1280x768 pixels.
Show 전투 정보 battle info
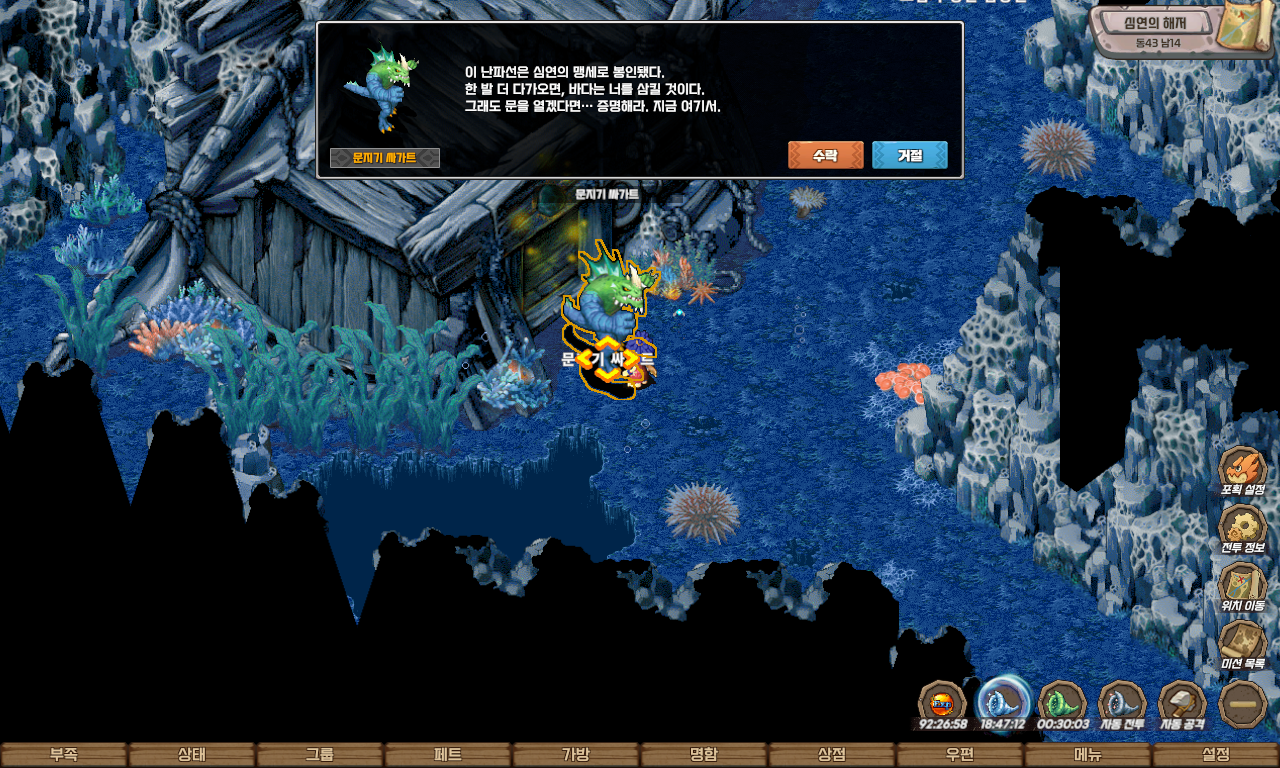[x=1243, y=528]
